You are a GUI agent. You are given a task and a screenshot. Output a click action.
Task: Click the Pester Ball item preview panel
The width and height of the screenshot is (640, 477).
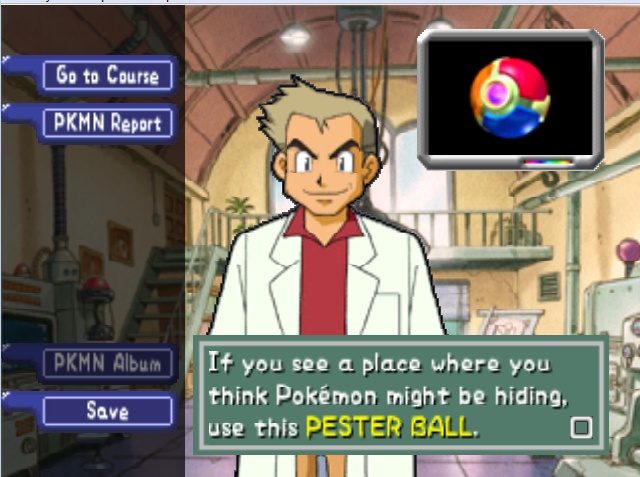(510, 97)
